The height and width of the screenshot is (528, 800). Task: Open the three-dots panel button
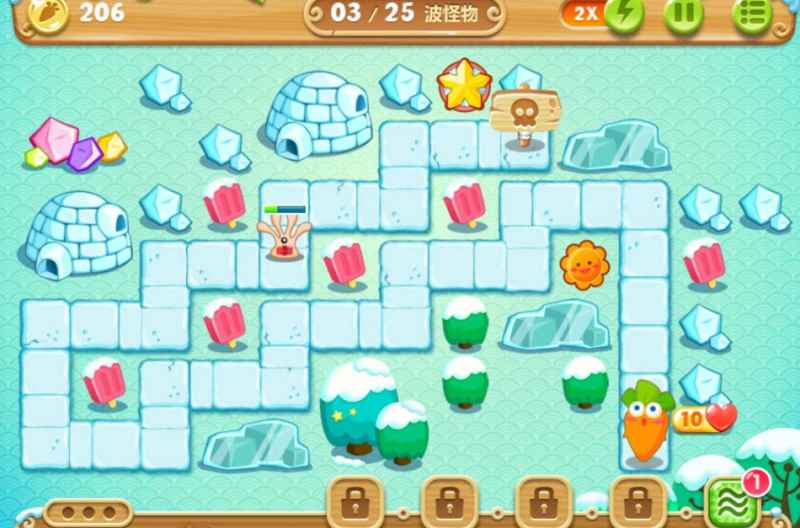pyautogui.click(x=87, y=512)
